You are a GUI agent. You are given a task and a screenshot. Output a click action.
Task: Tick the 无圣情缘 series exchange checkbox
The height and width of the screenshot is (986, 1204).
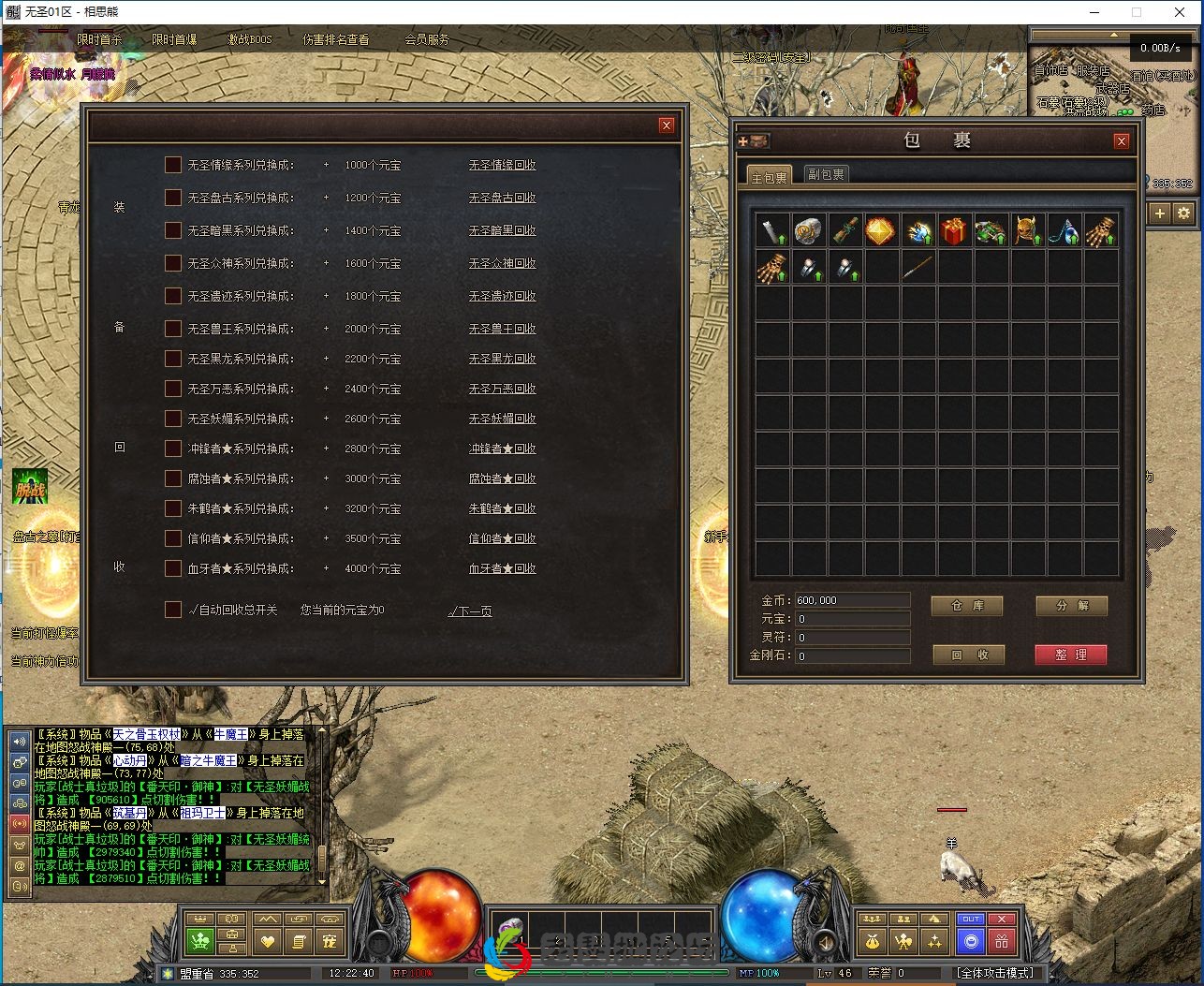click(x=172, y=165)
